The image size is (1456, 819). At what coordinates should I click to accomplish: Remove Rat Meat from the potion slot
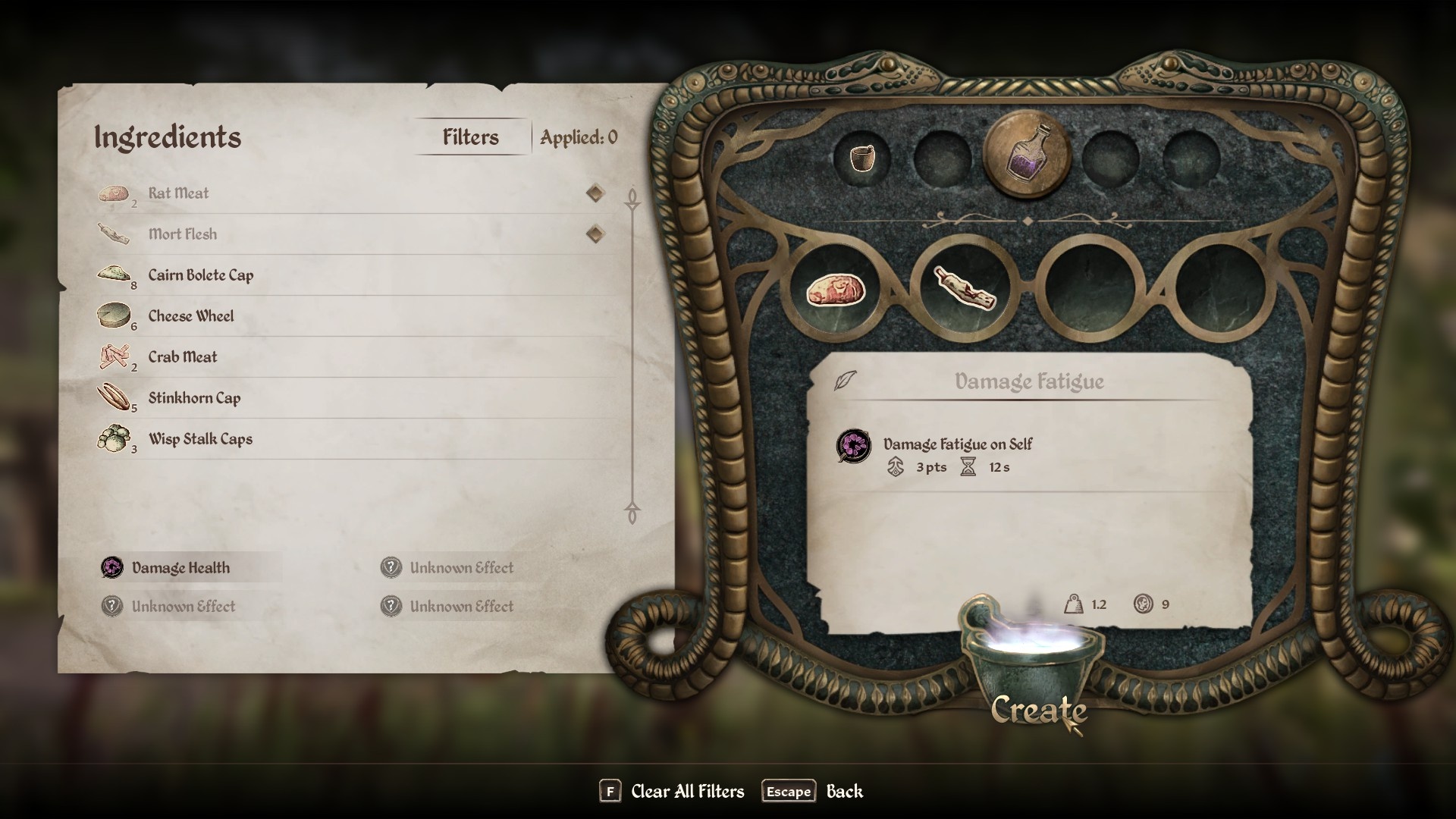click(835, 290)
